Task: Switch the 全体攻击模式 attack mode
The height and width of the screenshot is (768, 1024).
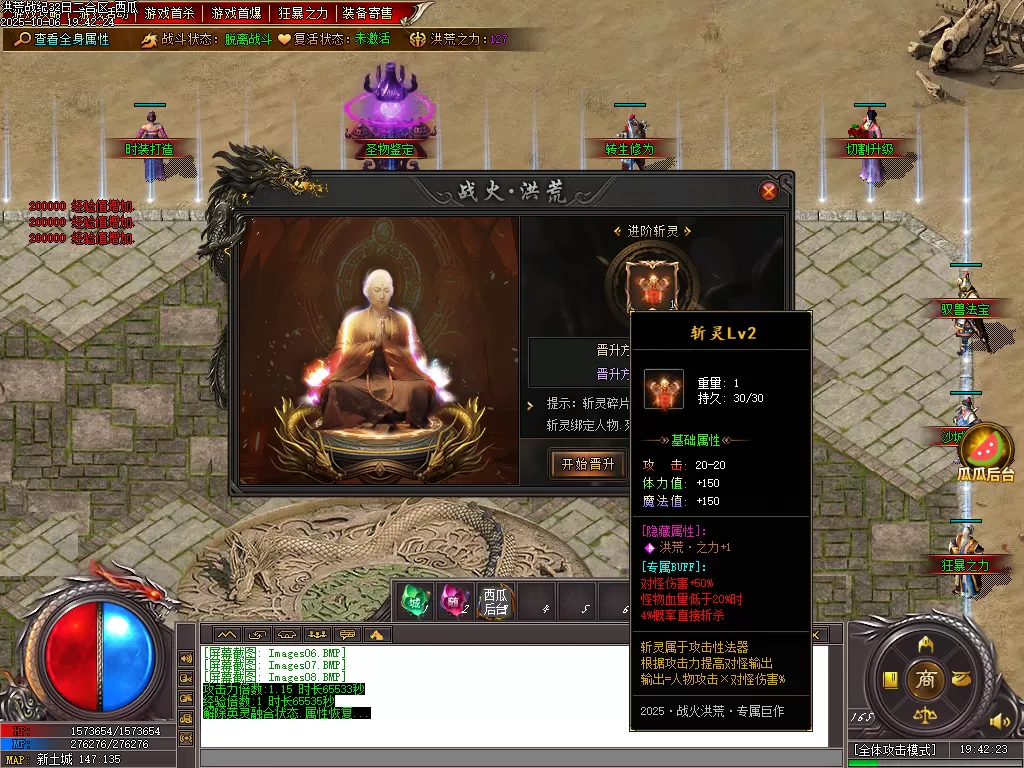Action: pos(895,750)
